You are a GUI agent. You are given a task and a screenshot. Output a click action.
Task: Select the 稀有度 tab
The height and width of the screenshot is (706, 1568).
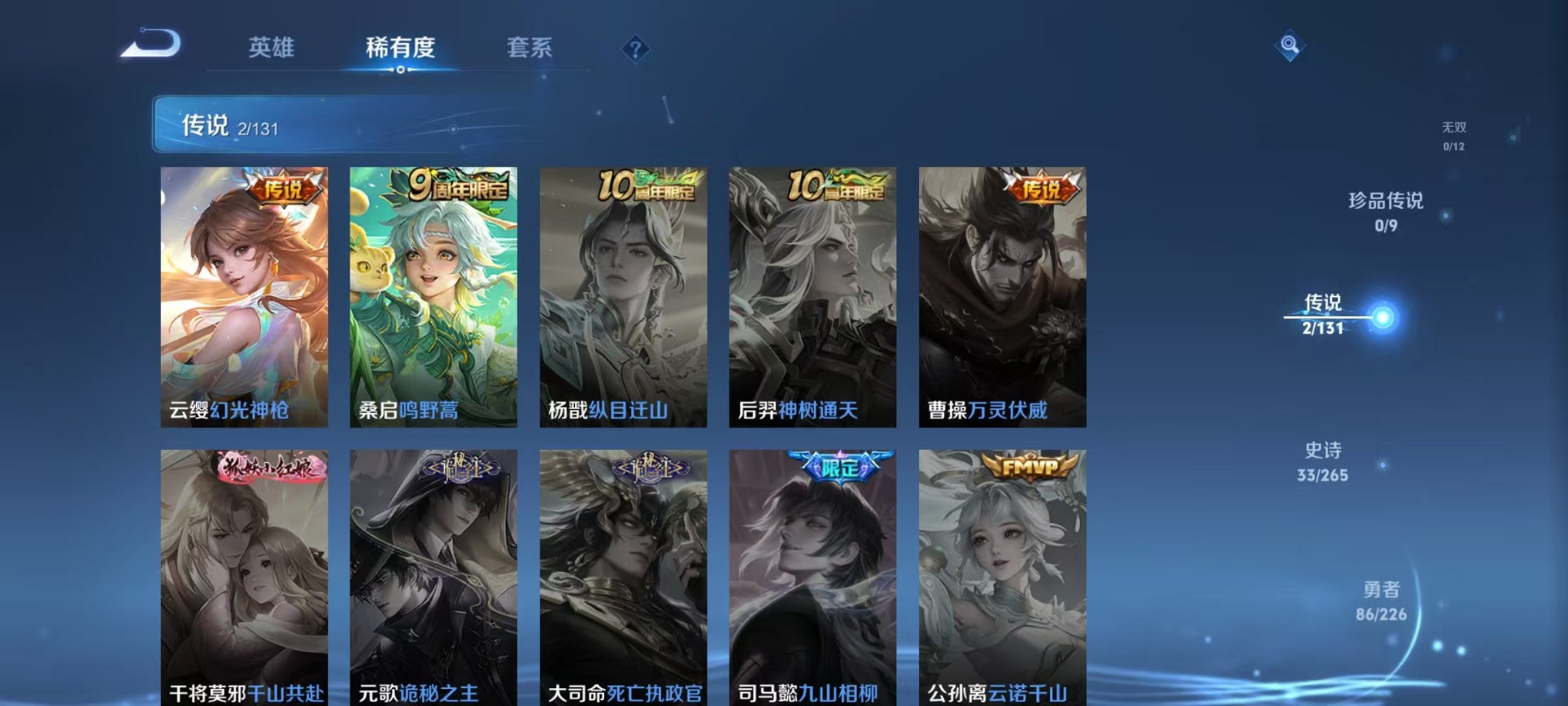click(x=400, y=48)
